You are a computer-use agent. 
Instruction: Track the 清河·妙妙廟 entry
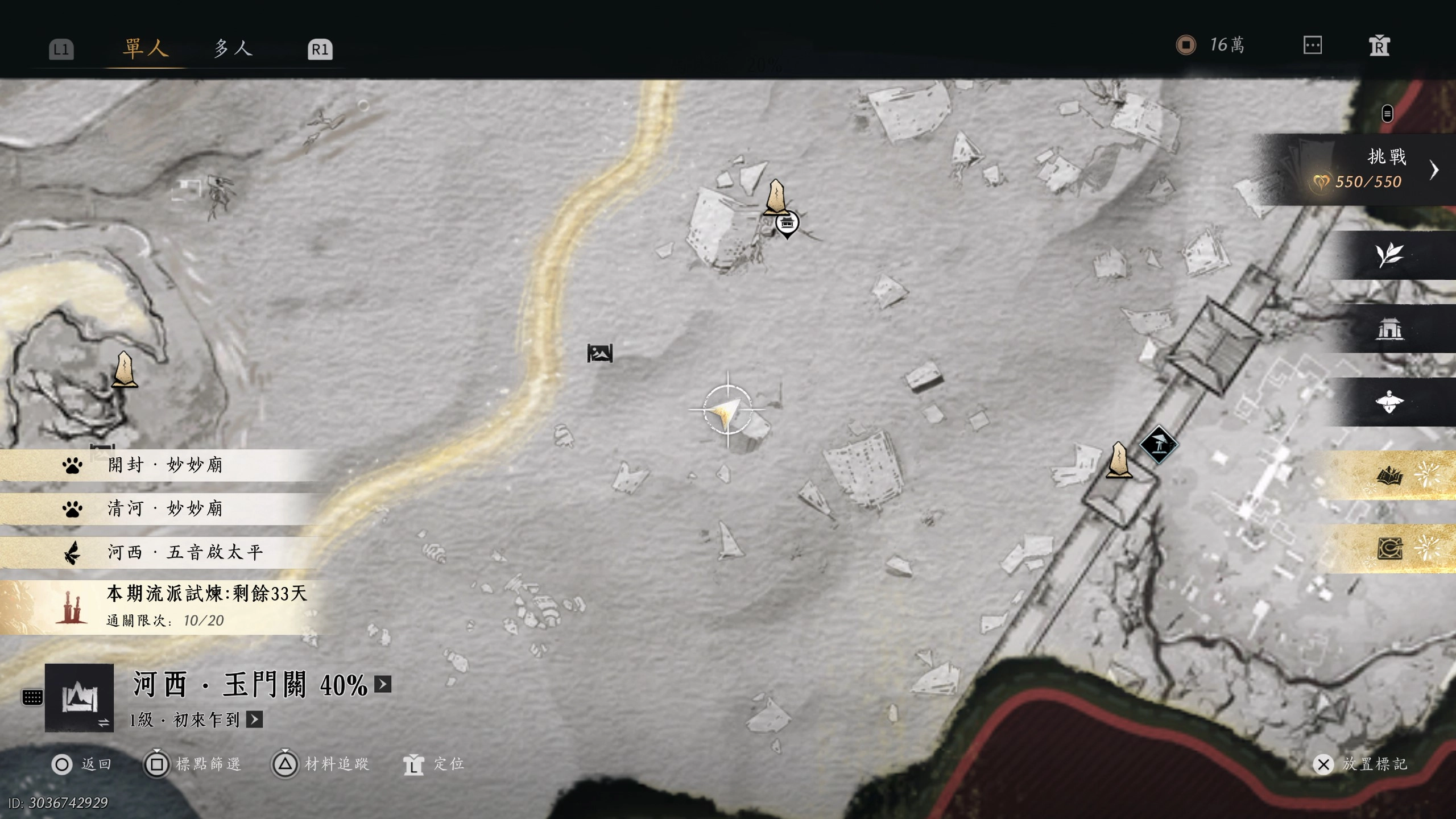[x=165, y=508]
